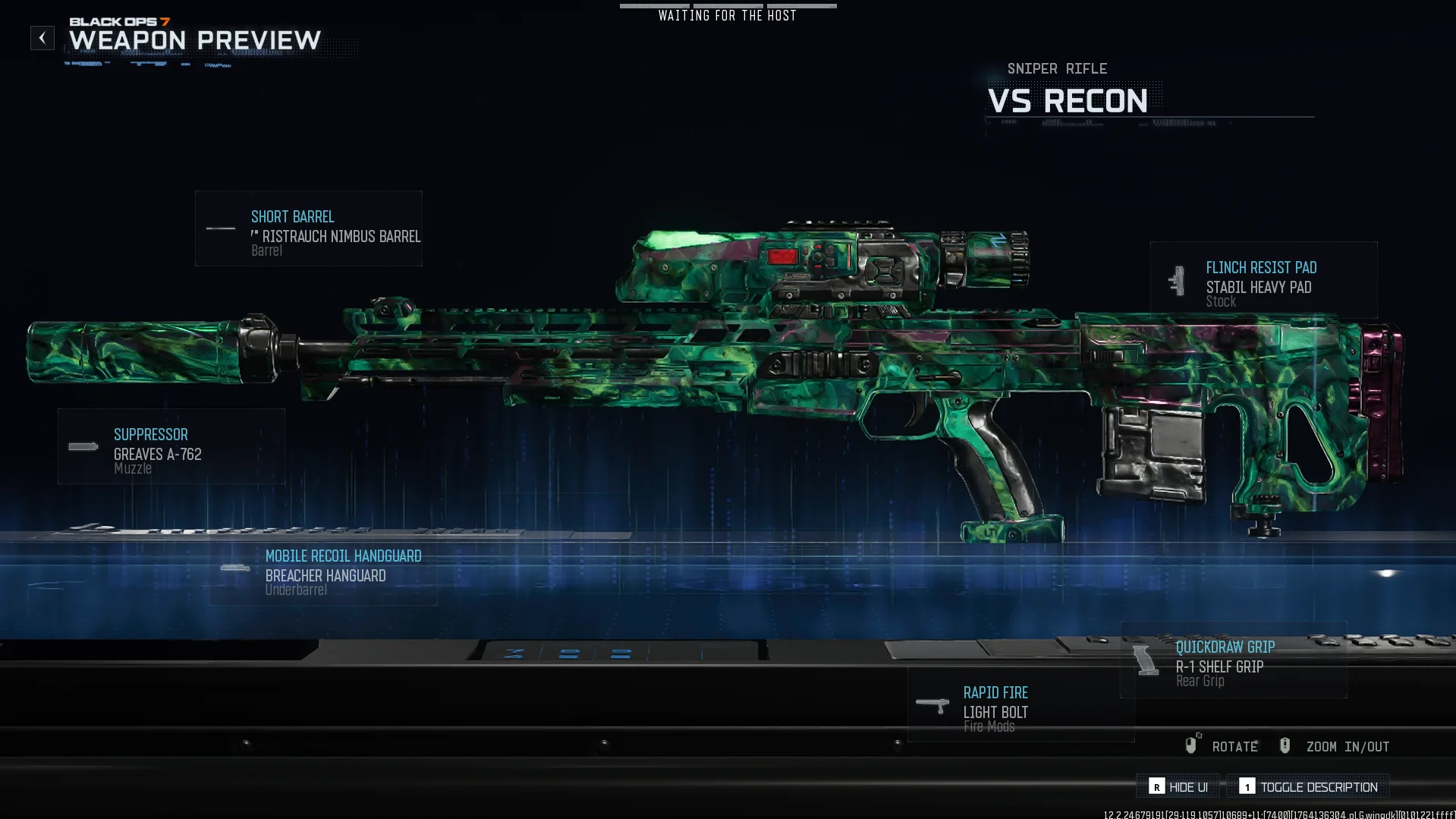
Task: Select the Rapid Fire light bolt card
Action: click(1020, 705)
